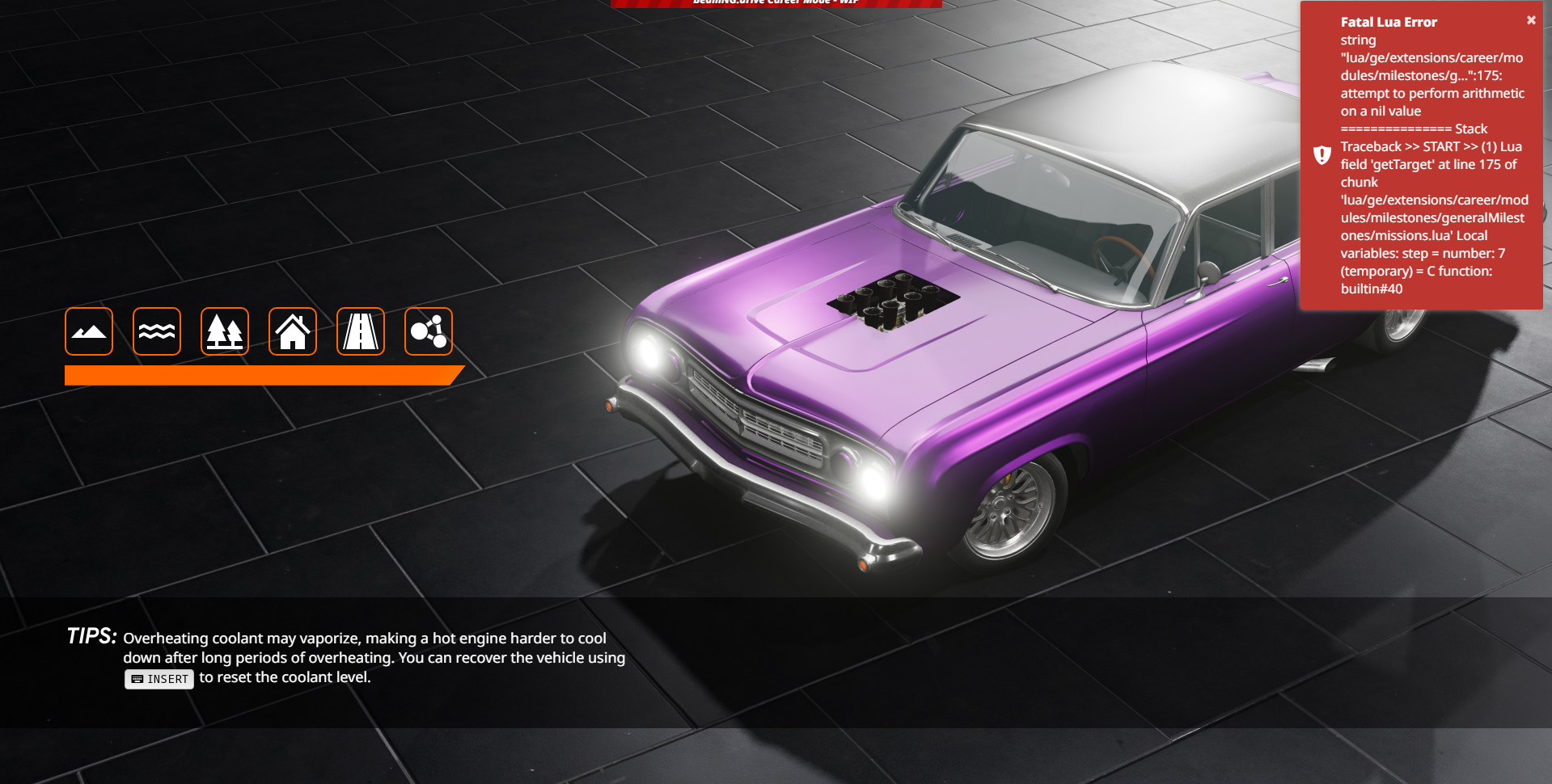Close the Fatal Lua Error notification
The height and width of the screenshot is (784, 1552).
click(x=1531, y=21)
